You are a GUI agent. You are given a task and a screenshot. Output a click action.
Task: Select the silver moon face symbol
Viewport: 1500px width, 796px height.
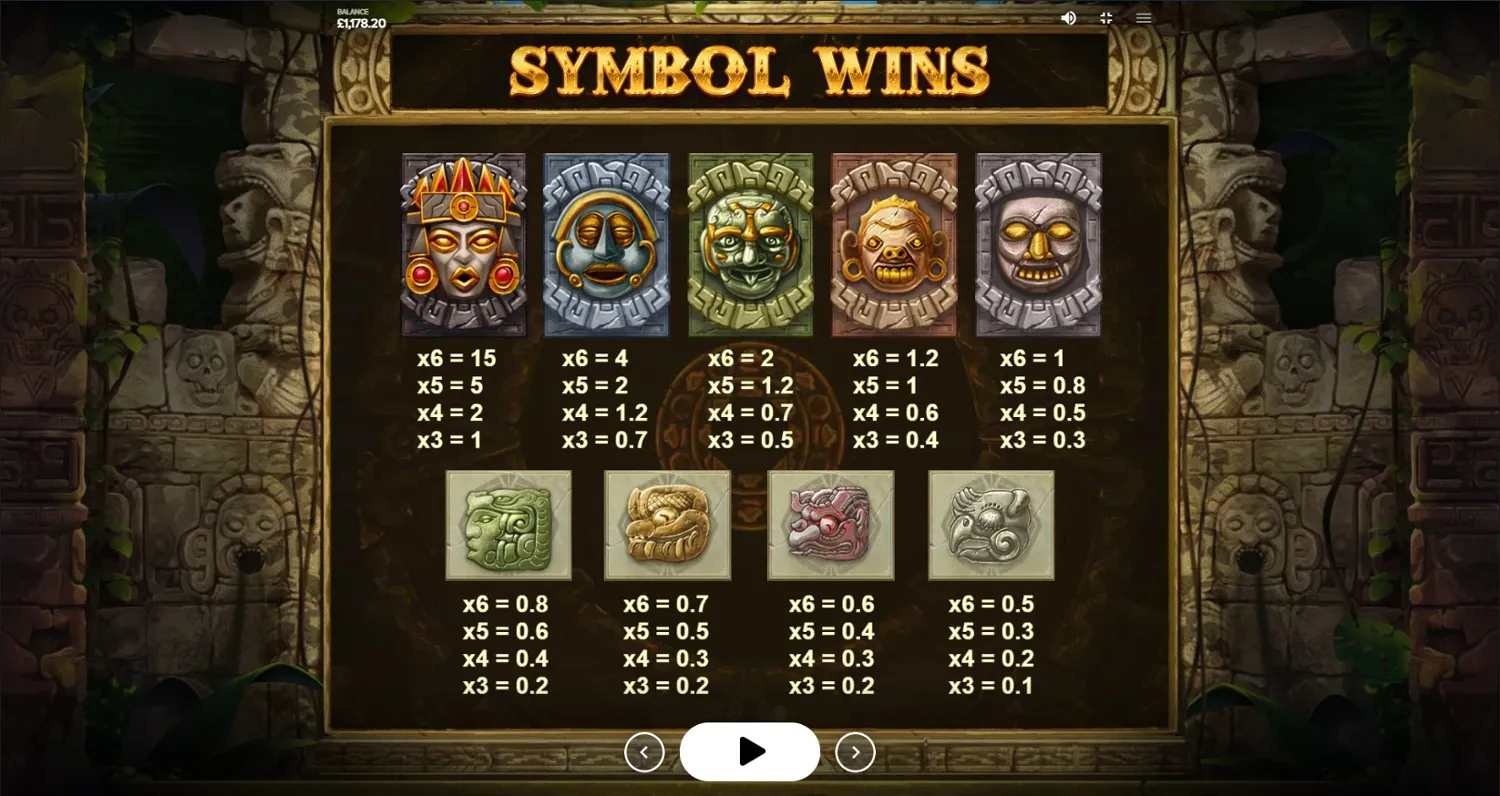[607, 244]
